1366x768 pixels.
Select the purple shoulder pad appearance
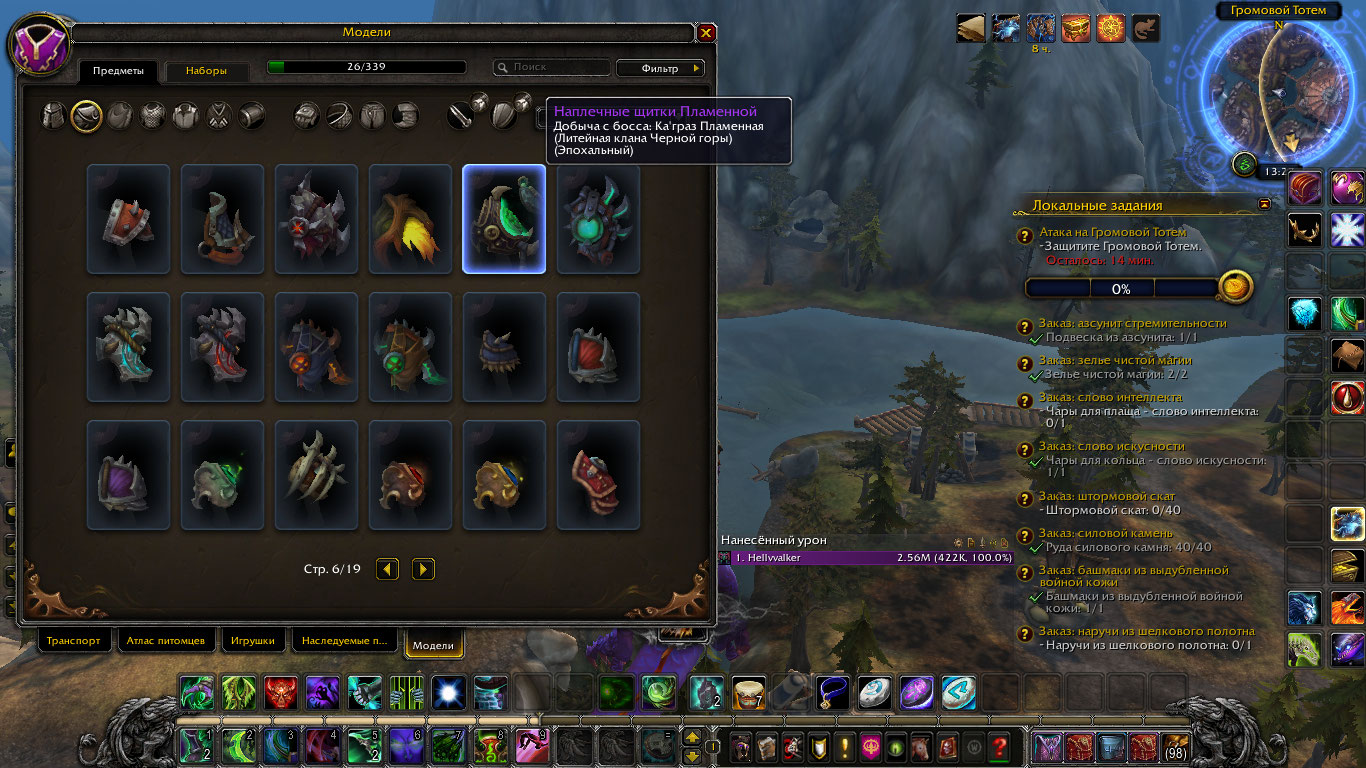(x=128, y=475)
